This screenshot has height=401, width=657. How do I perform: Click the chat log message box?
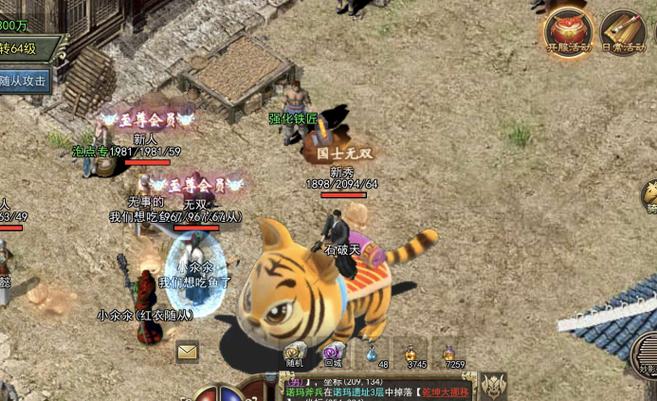click(375, 388)
